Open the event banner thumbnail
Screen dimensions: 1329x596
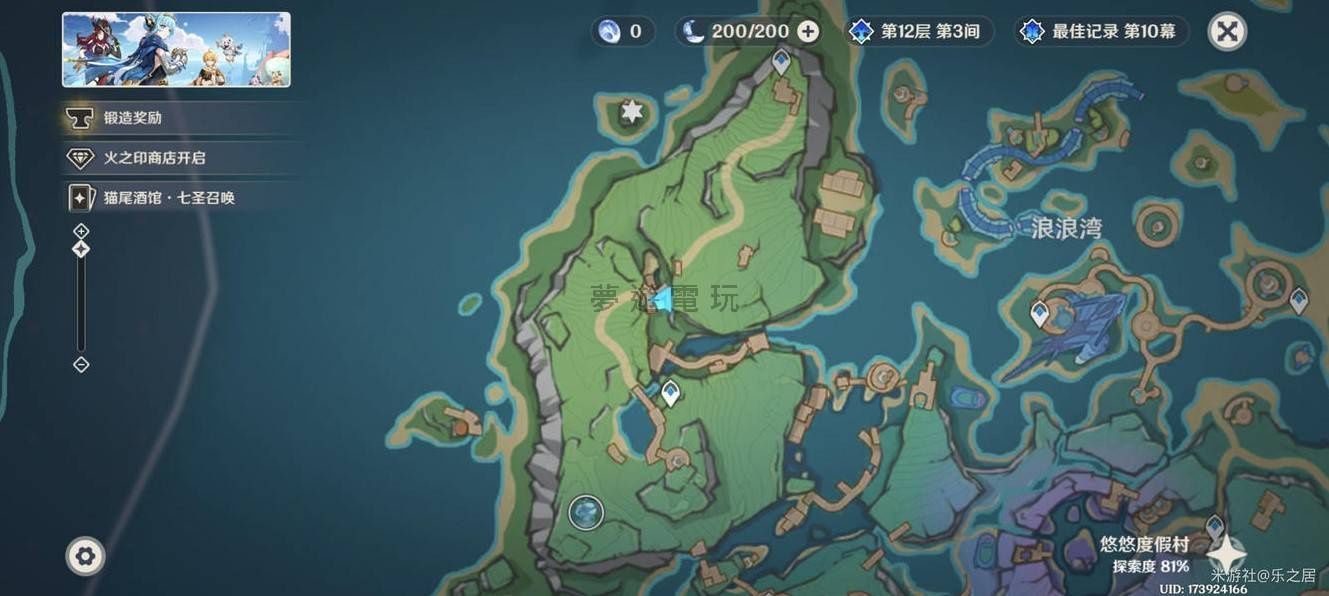tap(176, 50)
